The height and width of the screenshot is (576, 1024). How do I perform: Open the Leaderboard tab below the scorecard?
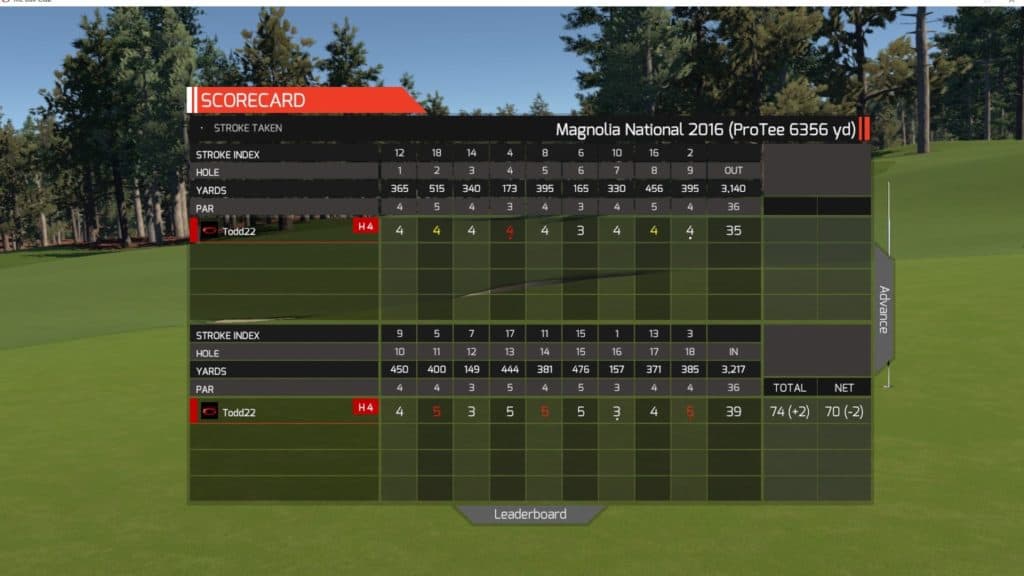(x=530, y=514)
